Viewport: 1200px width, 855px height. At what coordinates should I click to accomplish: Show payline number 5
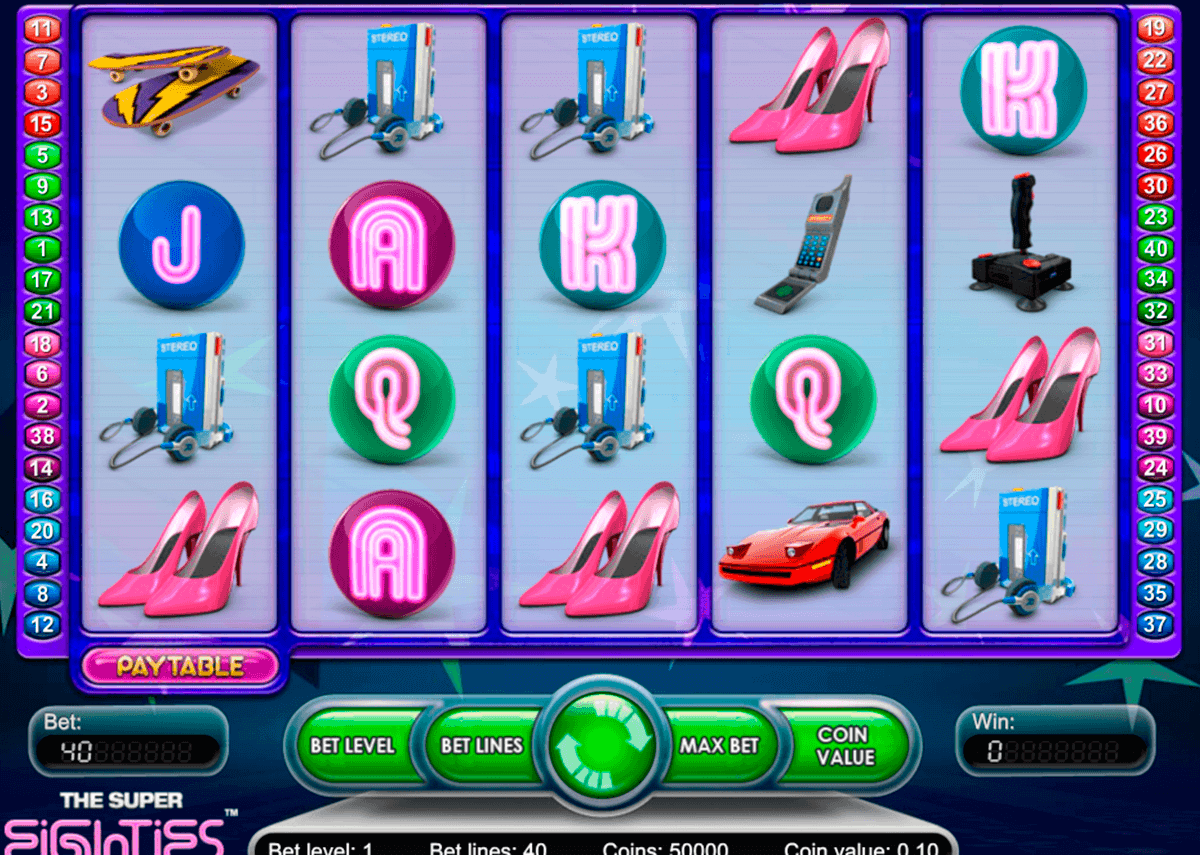point(42,155)
